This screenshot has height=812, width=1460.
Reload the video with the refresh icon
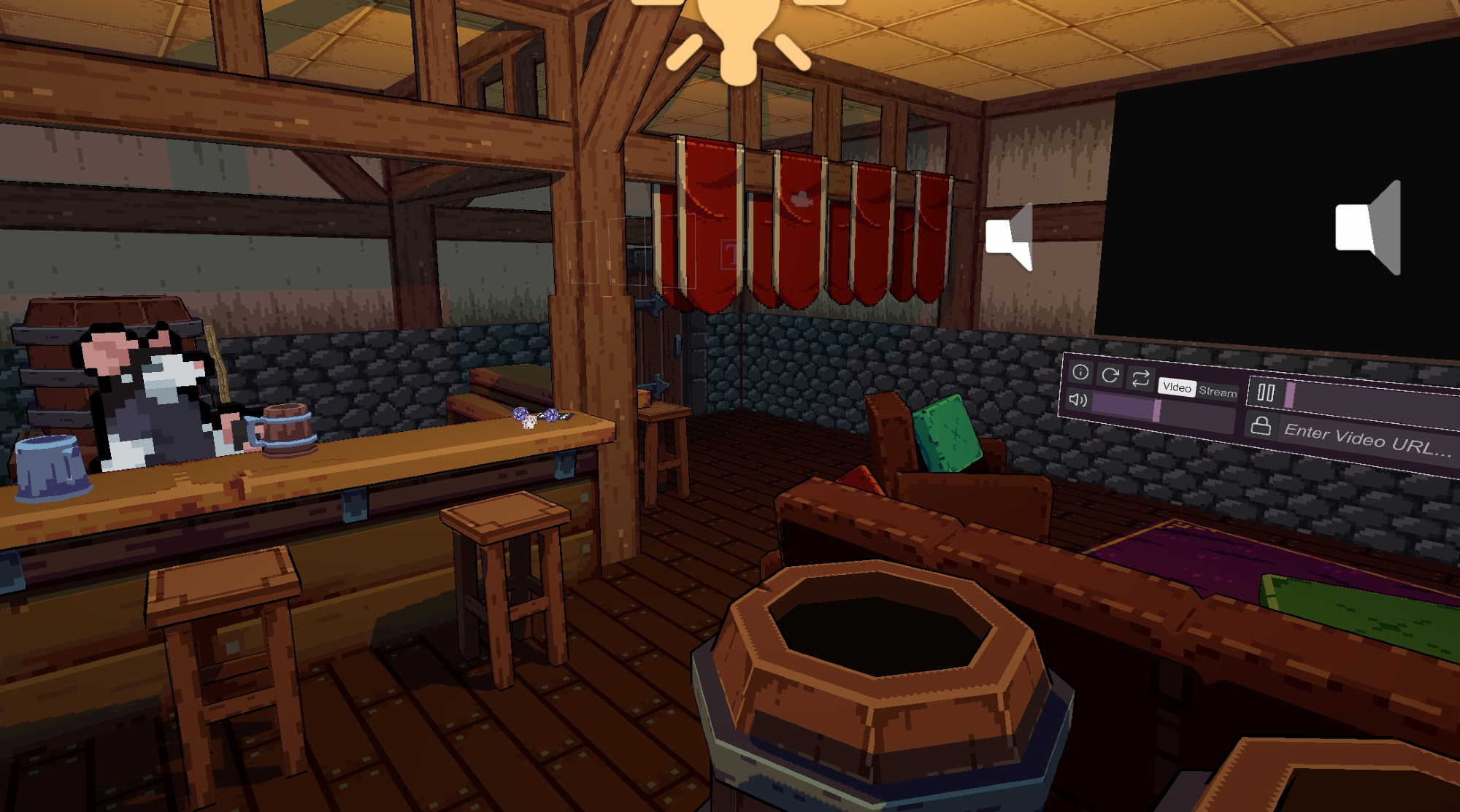pyautogui.click(x=1110, y=375)
